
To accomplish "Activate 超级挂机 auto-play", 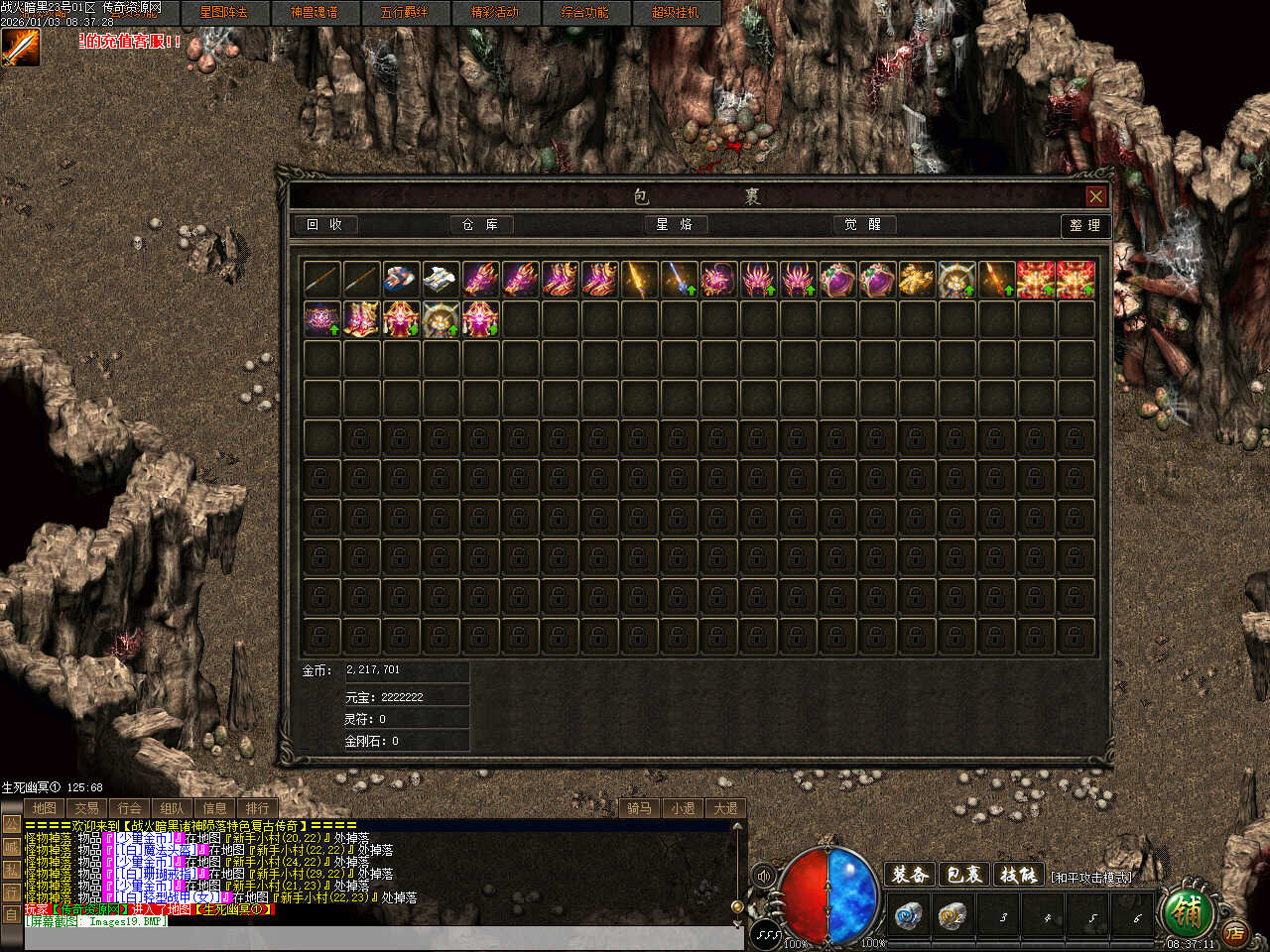I will point(675,13).
